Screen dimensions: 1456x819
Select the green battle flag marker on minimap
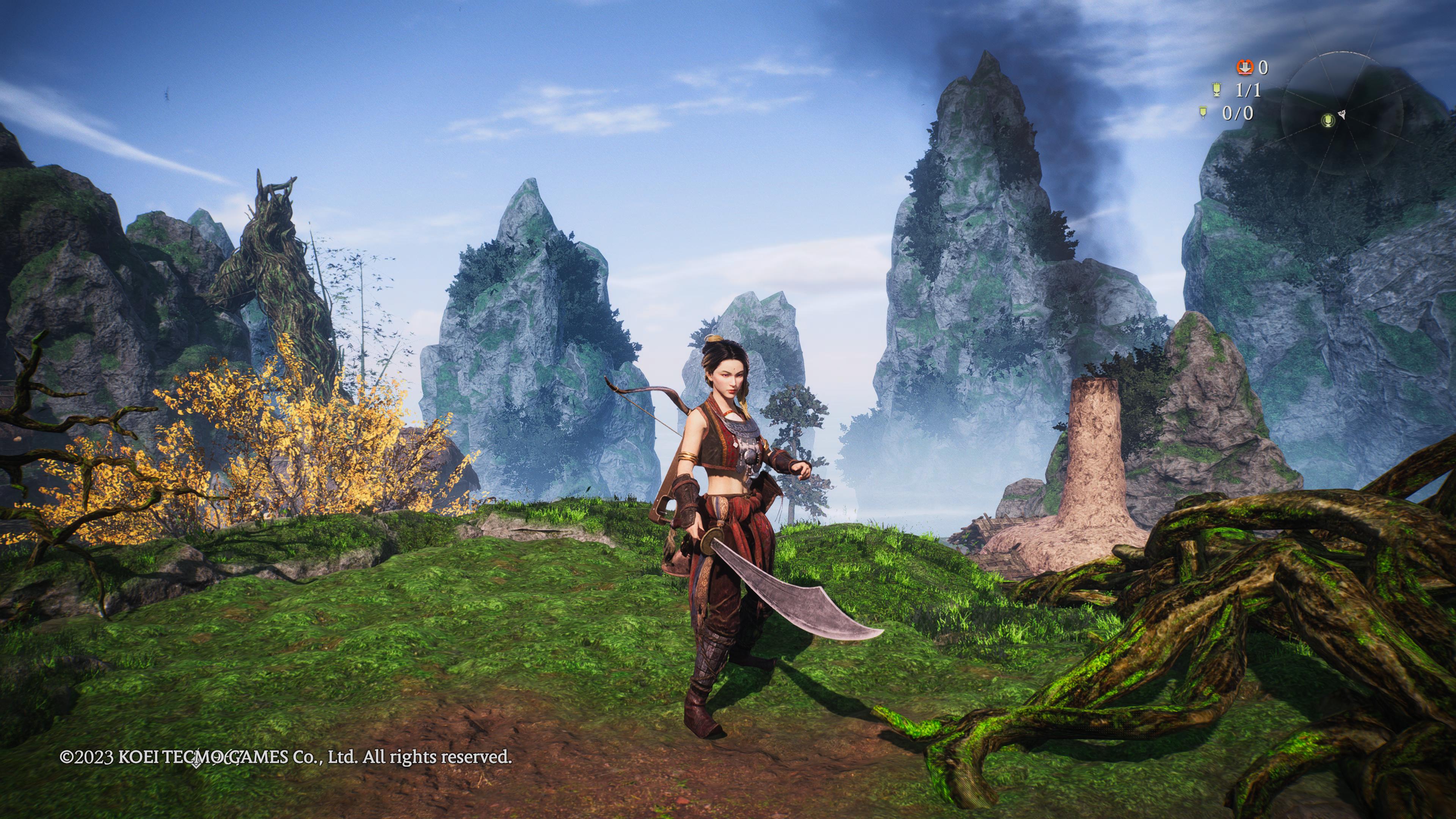(1328, 120)
